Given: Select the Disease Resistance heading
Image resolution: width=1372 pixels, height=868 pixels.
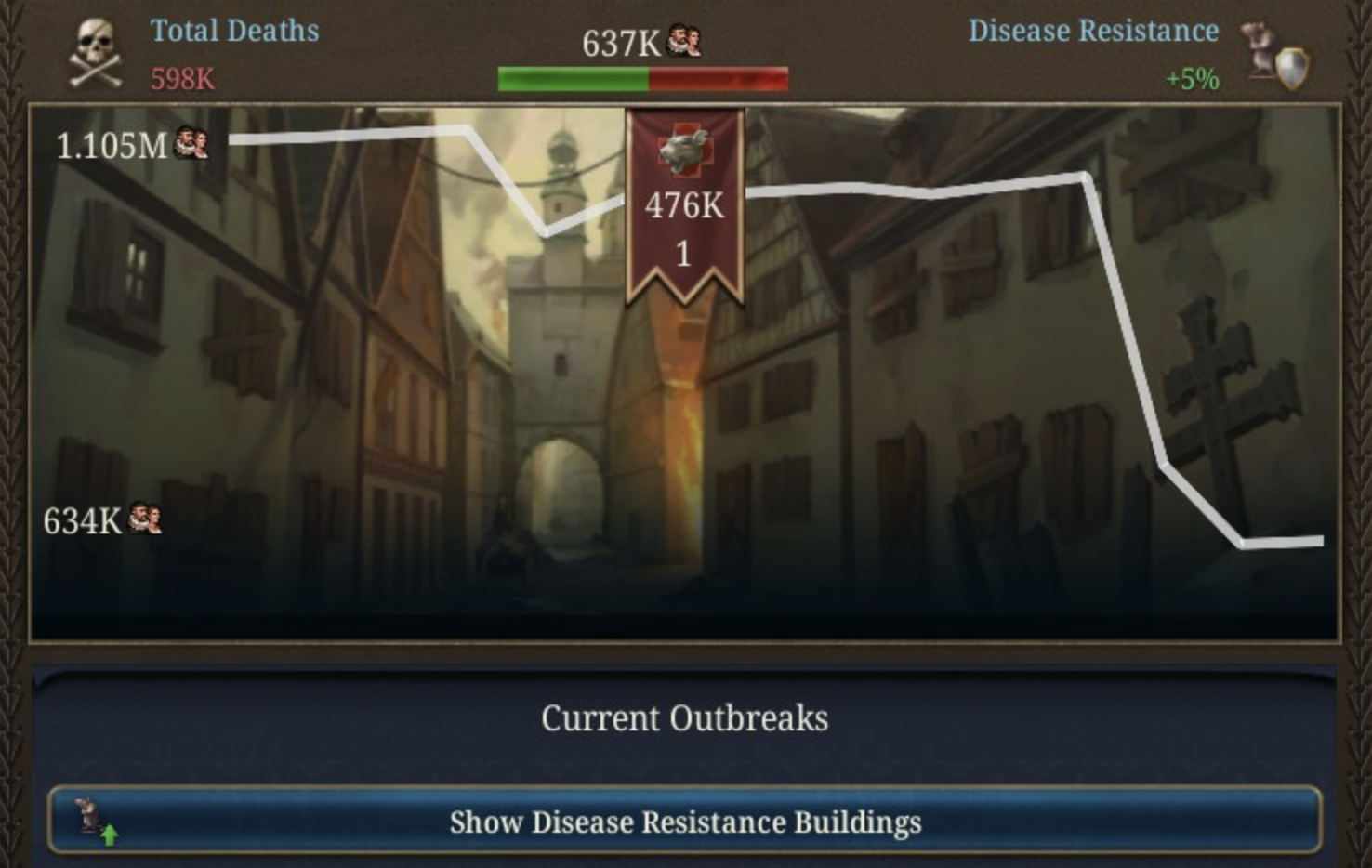Looking at the screenshot, I should pos(1093,30).
